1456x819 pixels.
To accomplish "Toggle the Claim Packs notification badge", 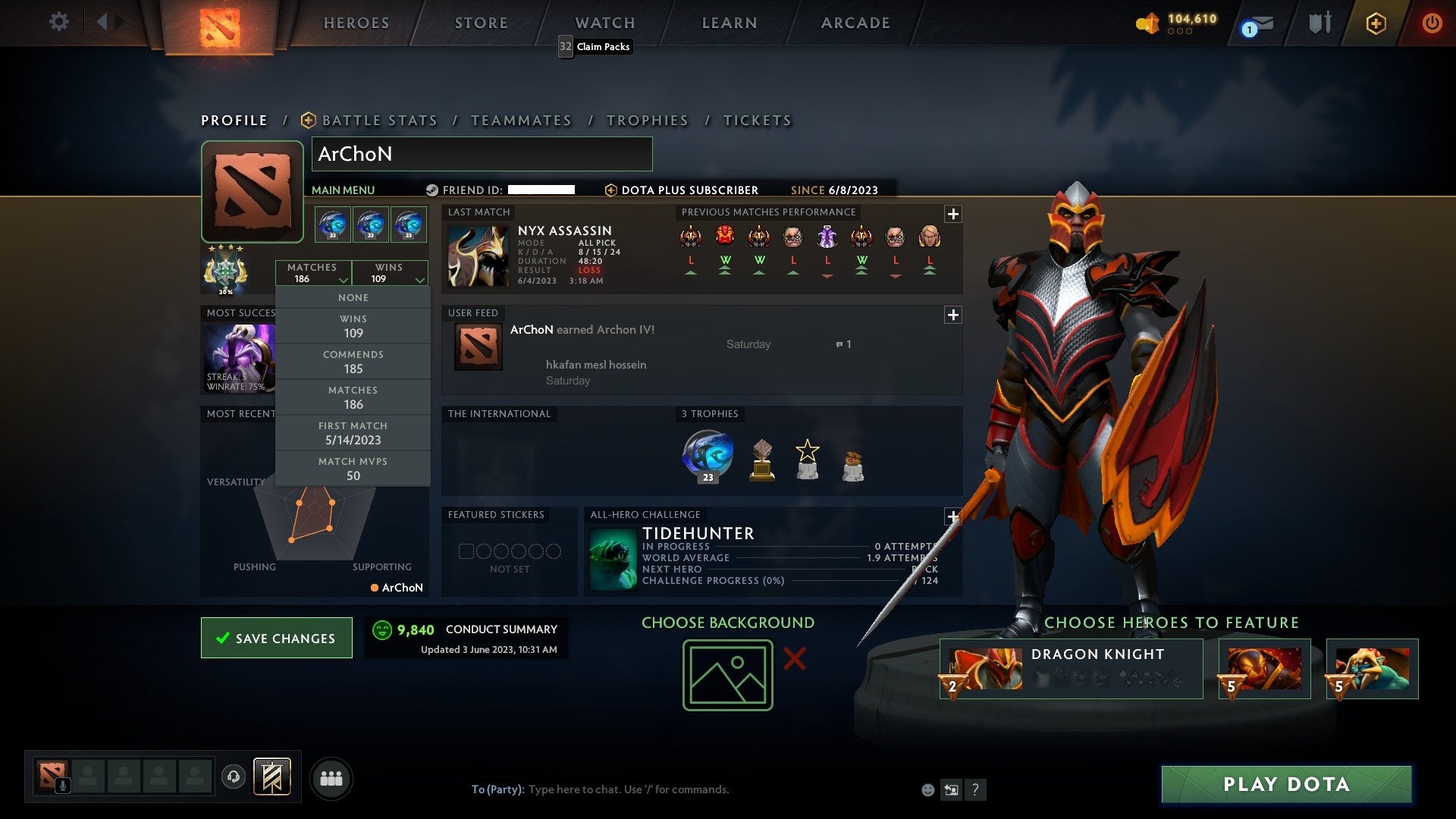I will click(564, 46).
